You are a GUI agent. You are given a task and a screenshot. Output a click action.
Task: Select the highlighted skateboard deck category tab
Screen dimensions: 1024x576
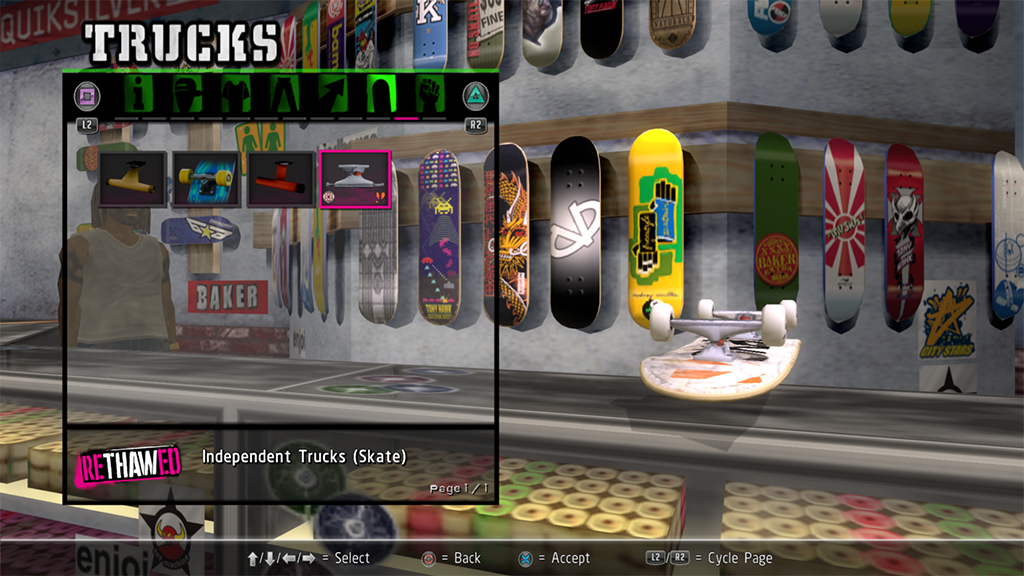380,96
